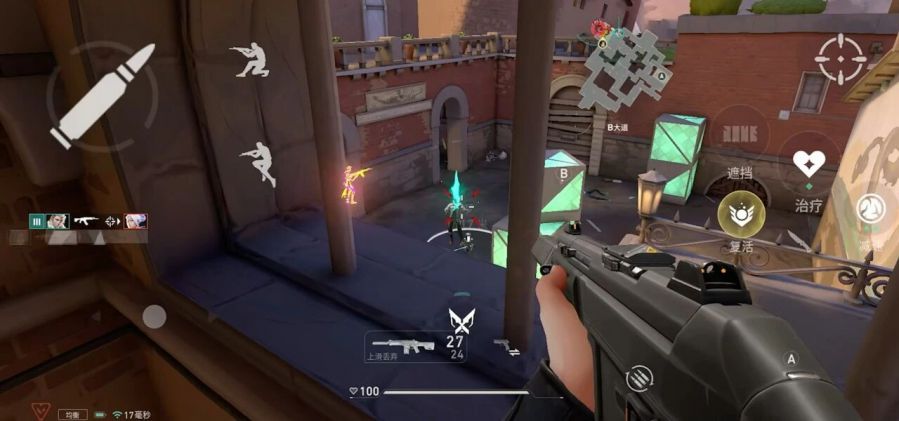Tap the jump figure icon
The image size is (899, 421).
click(259, 163)
